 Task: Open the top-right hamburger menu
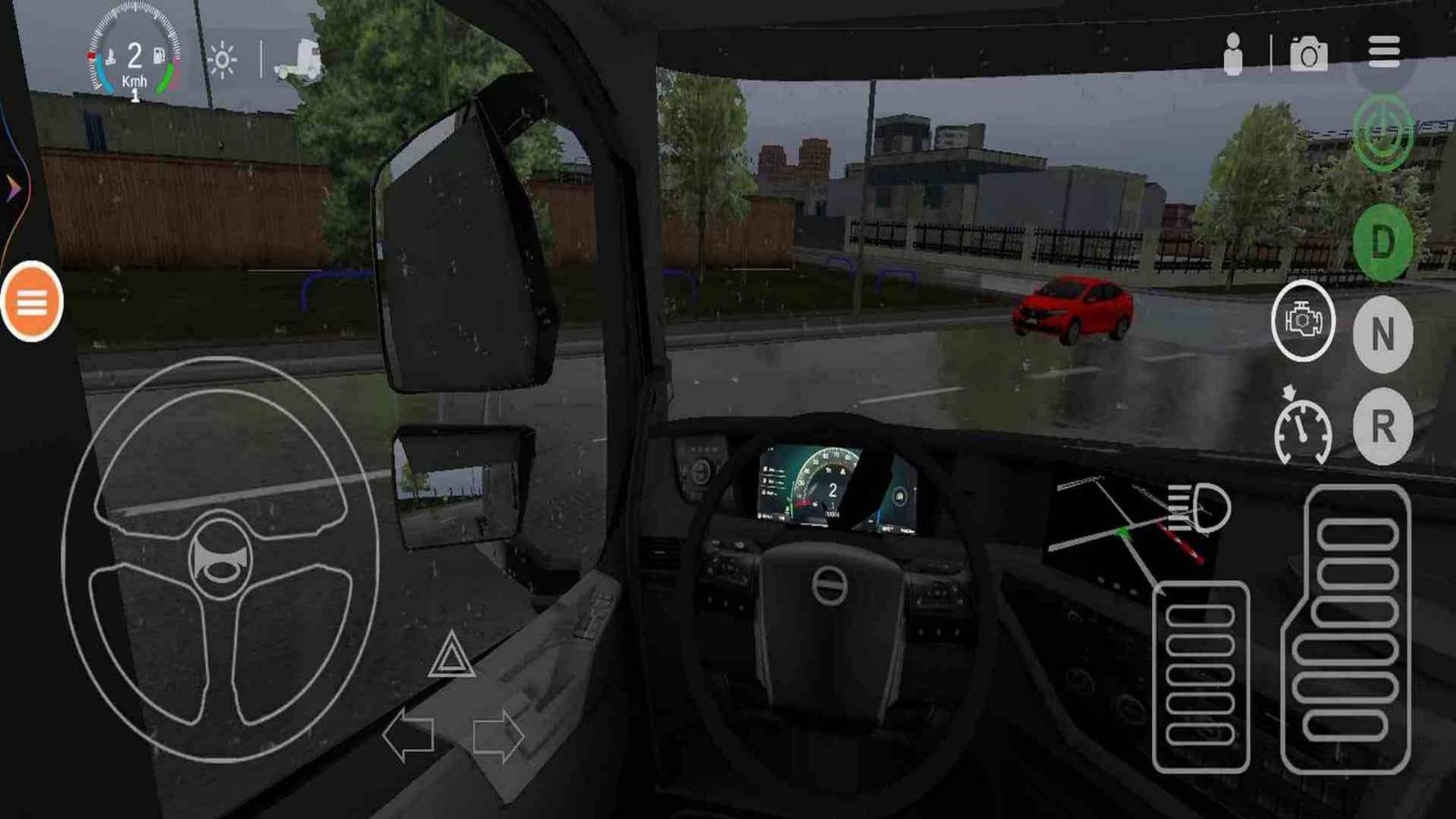[1383, 52]
